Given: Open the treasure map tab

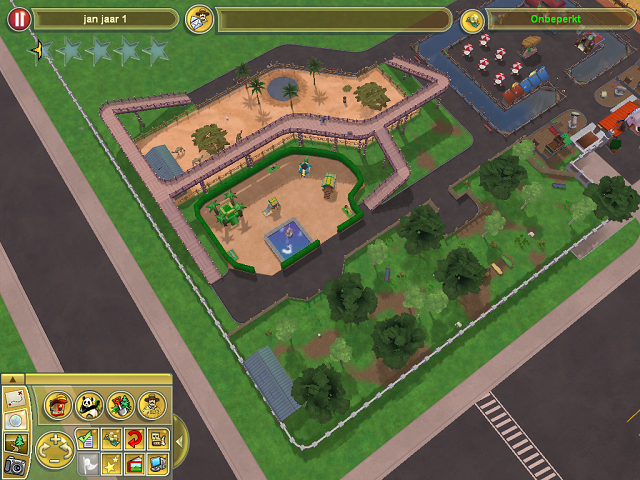Looking at the screenshot, I should (13, 398).
